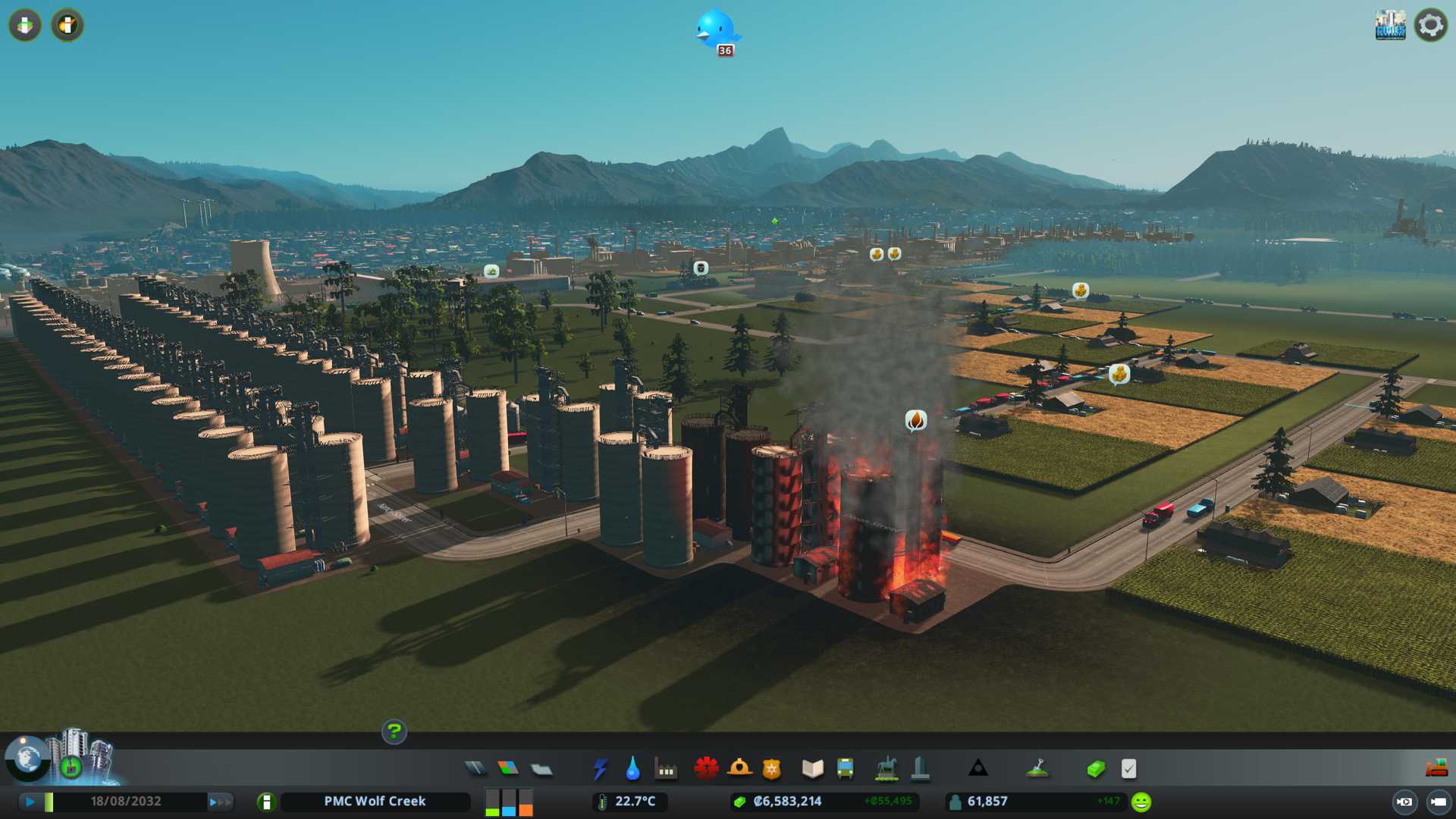Open the Zoning tool
This screenshot has height=819, width=1456.
(x=508, y=769)
